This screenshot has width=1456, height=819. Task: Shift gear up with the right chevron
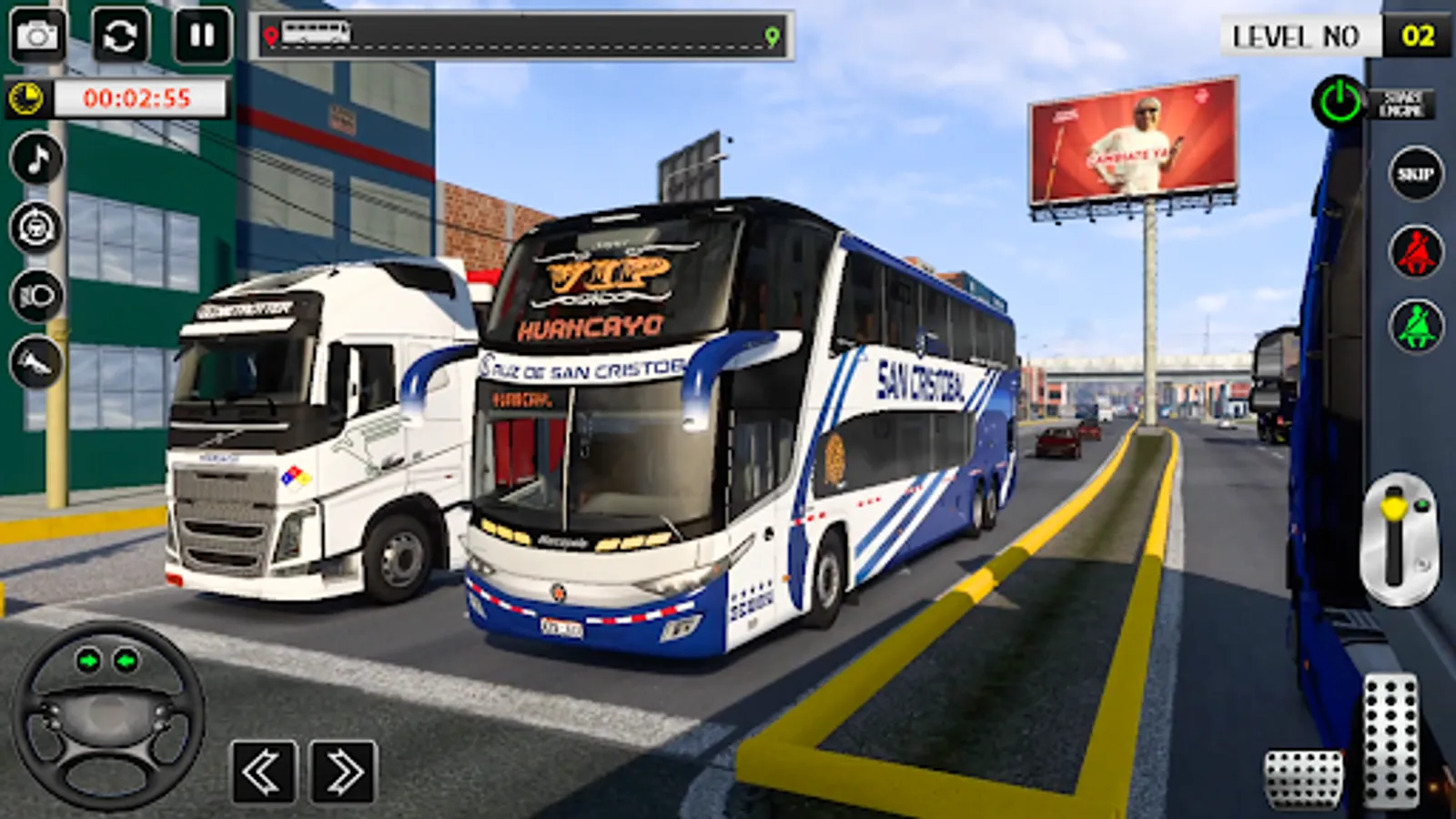[341, 769]
